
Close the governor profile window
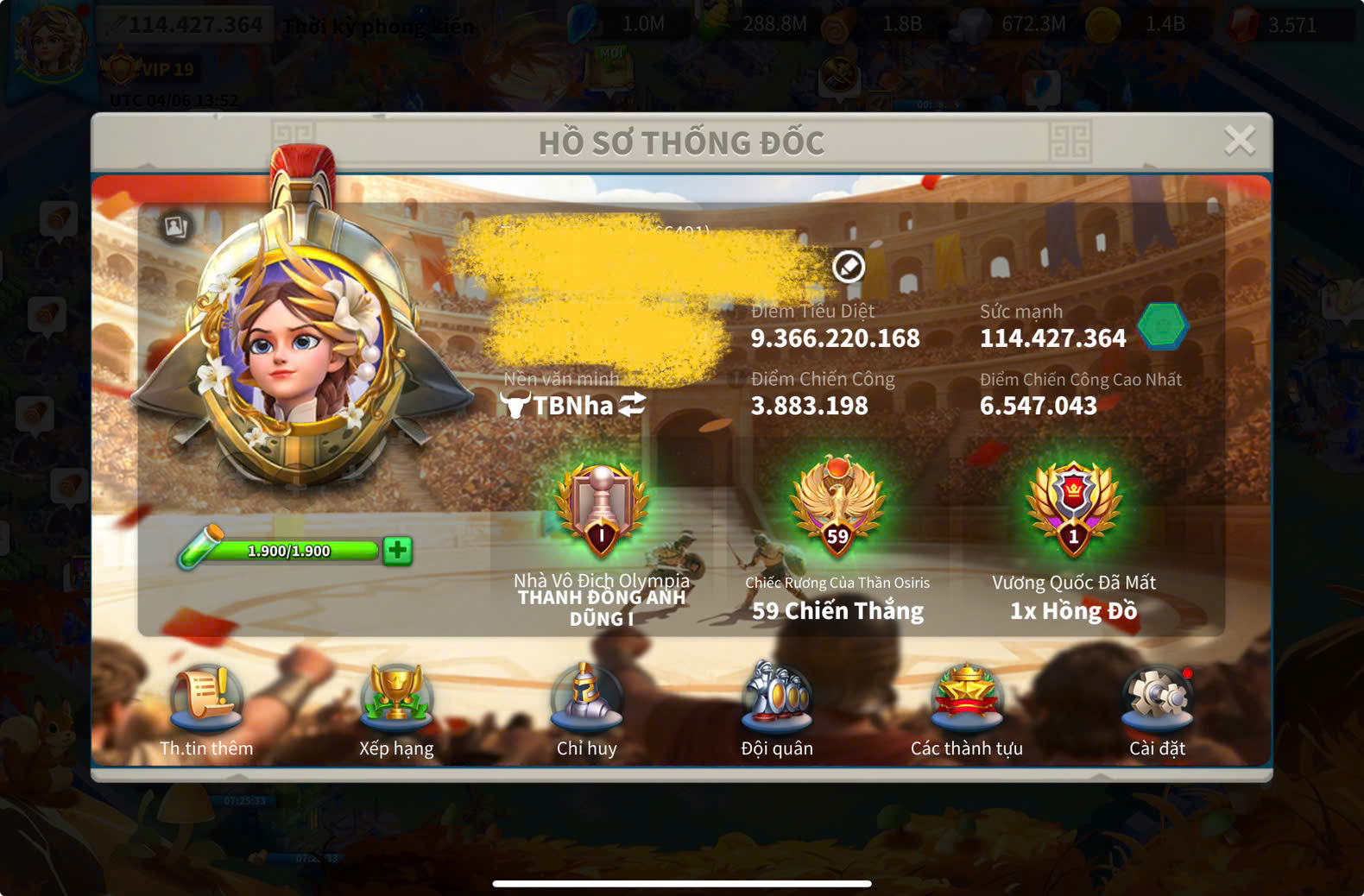click(1239, 140)
